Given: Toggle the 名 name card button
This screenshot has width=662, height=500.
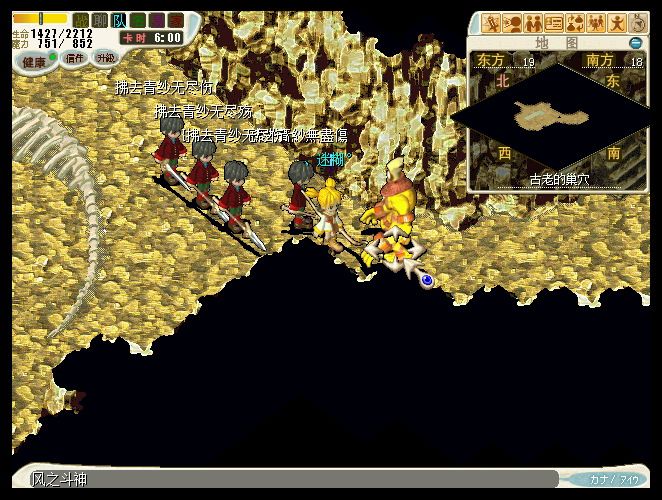Looking at the screenshot, I should (x=138, y=20).
